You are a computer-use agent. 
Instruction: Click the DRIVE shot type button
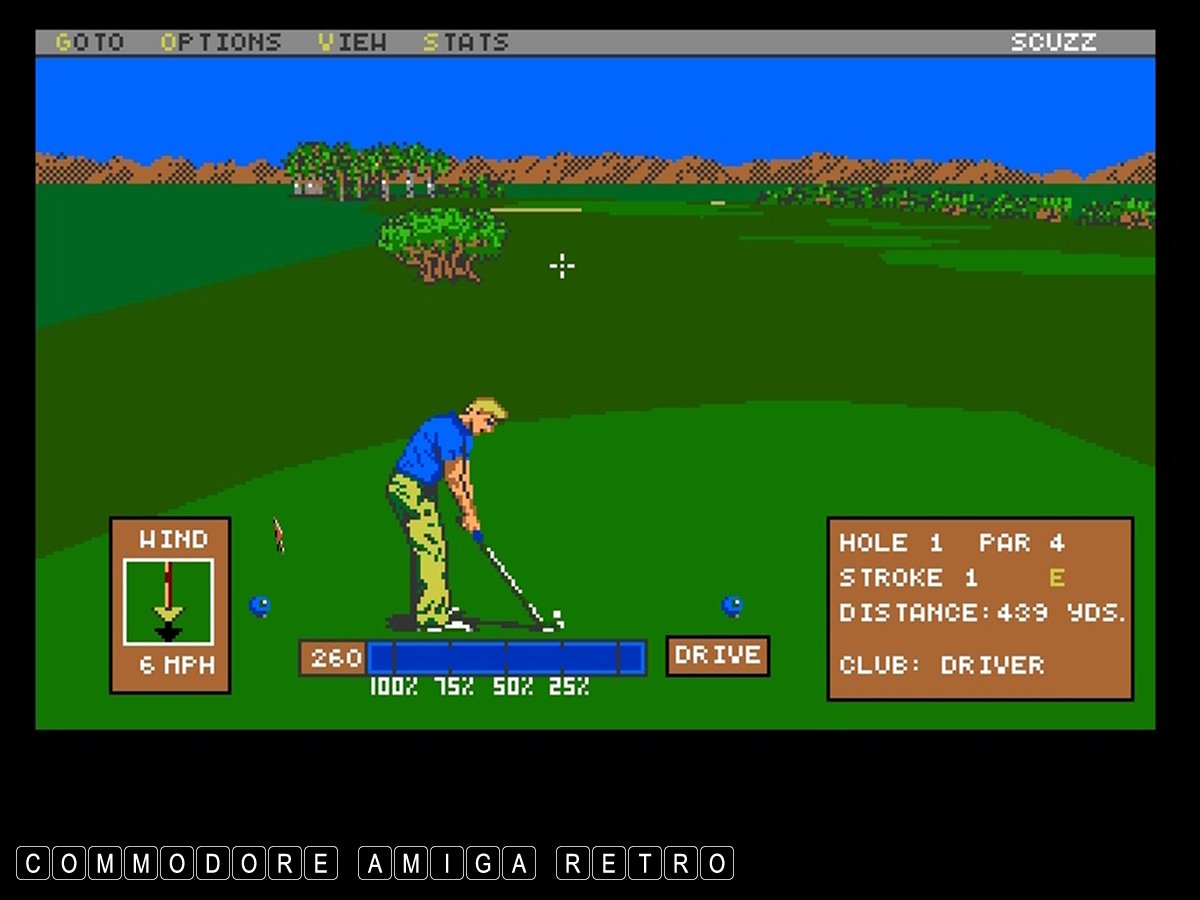click(717, 656)
